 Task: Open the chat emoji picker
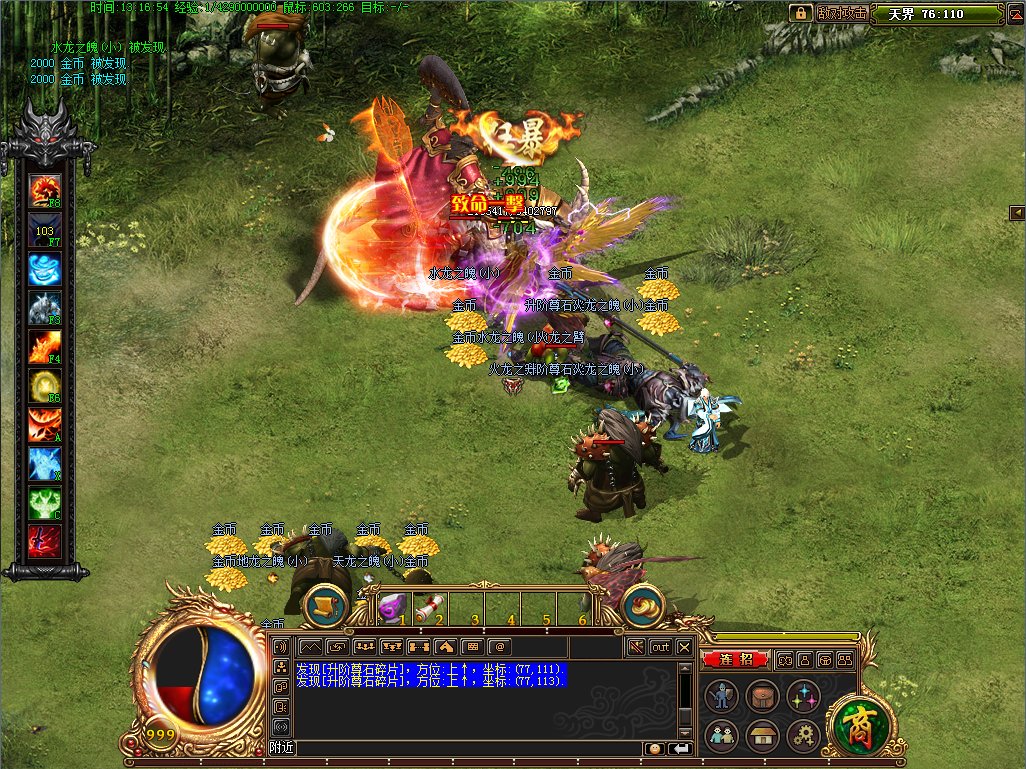click(655, 748)
